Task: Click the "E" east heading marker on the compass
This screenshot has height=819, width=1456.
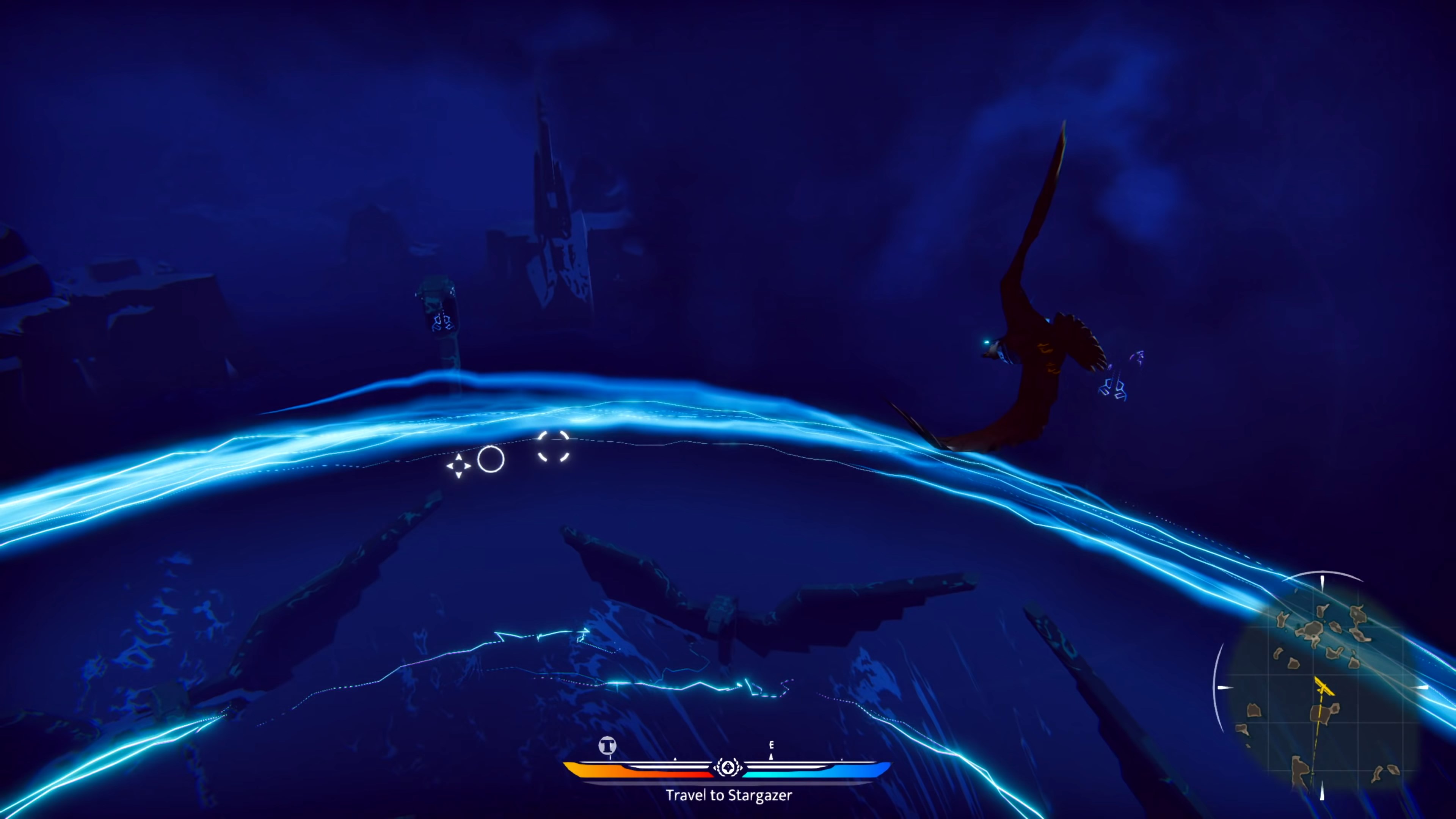Action: click(x=772, y=745)
